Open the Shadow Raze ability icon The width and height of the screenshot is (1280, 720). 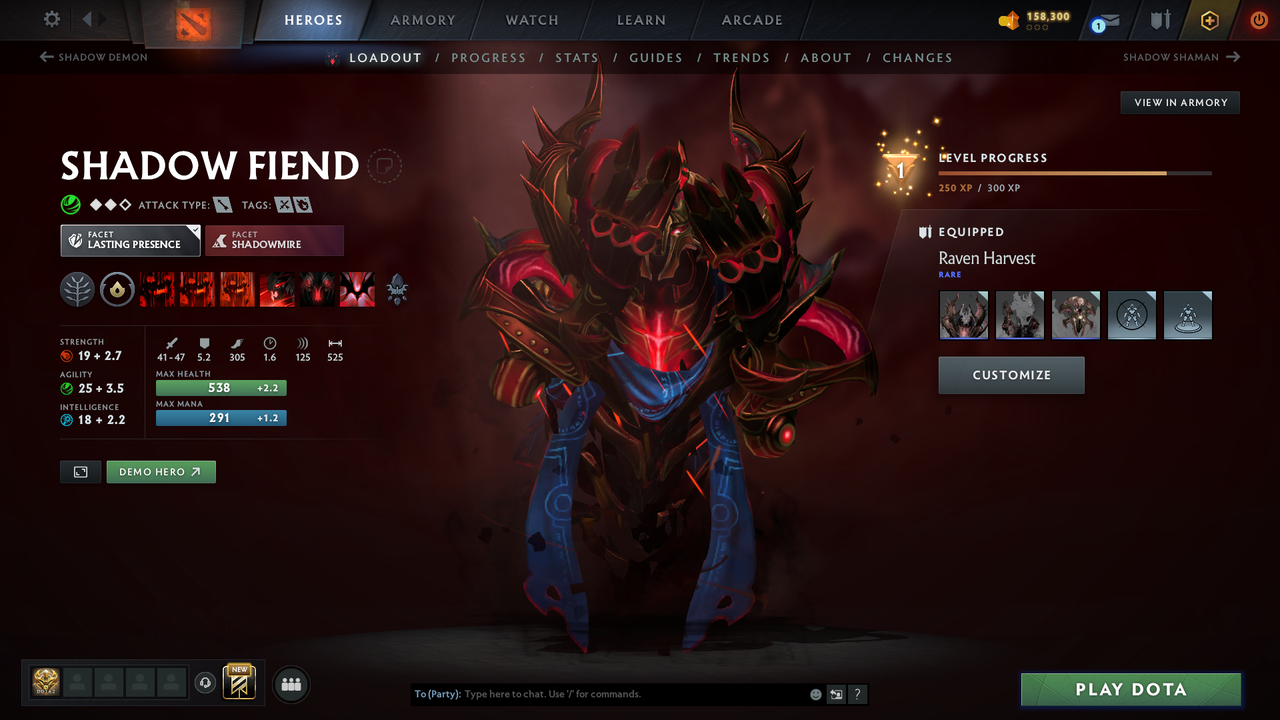[157, 289]
